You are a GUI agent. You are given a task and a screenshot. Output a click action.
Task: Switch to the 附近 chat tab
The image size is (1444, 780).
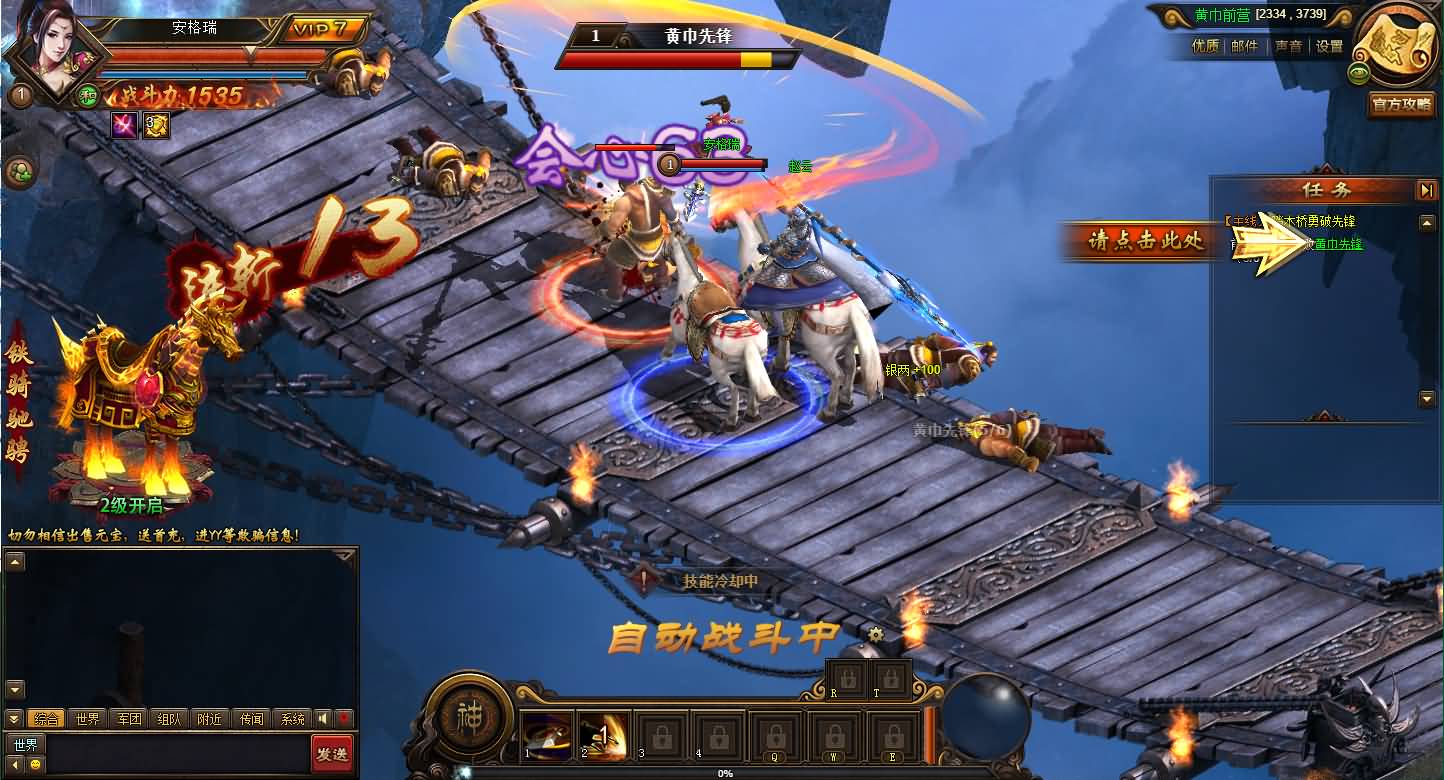point(210,719)
